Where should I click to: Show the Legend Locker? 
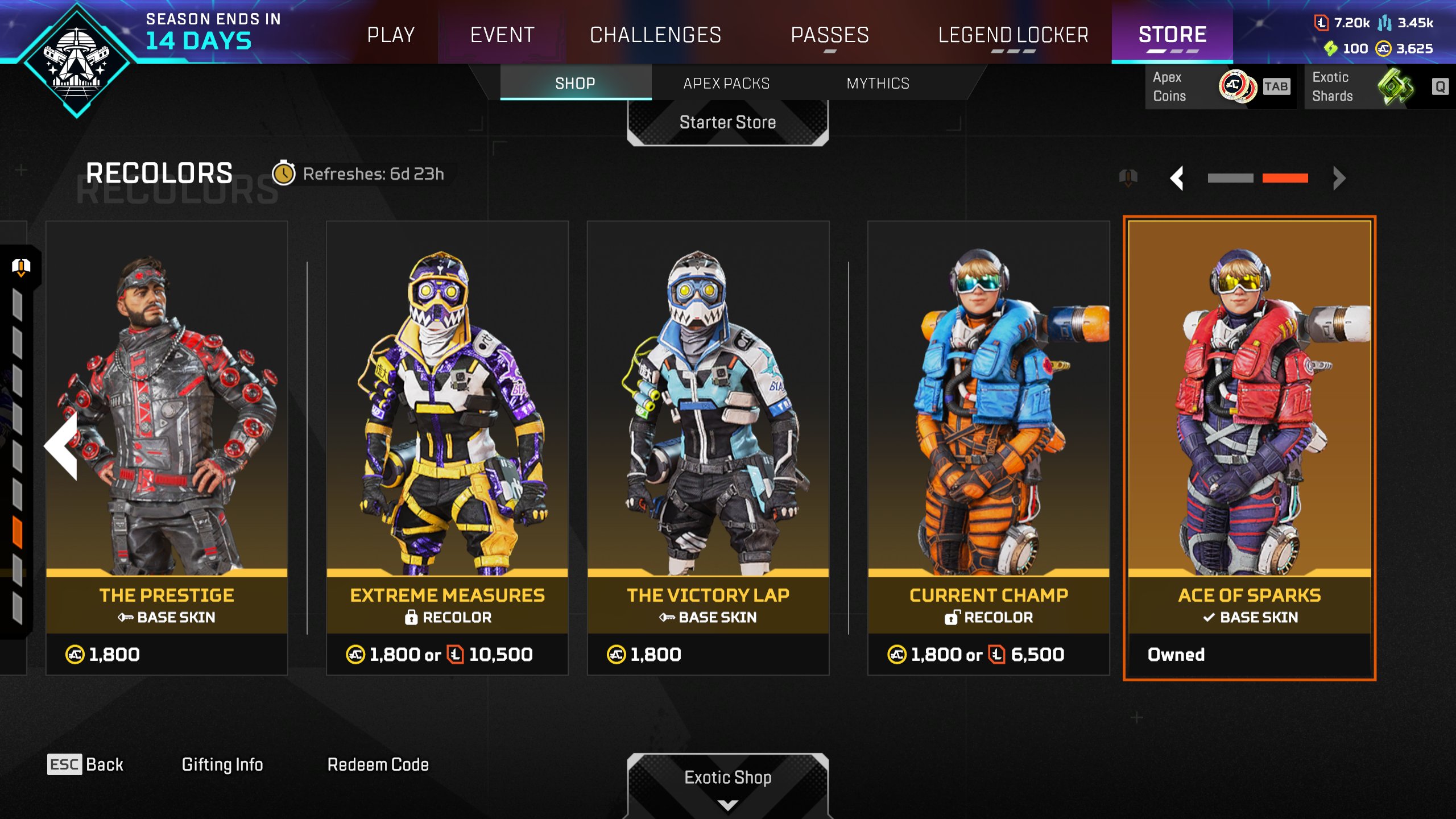point(1013,35)
